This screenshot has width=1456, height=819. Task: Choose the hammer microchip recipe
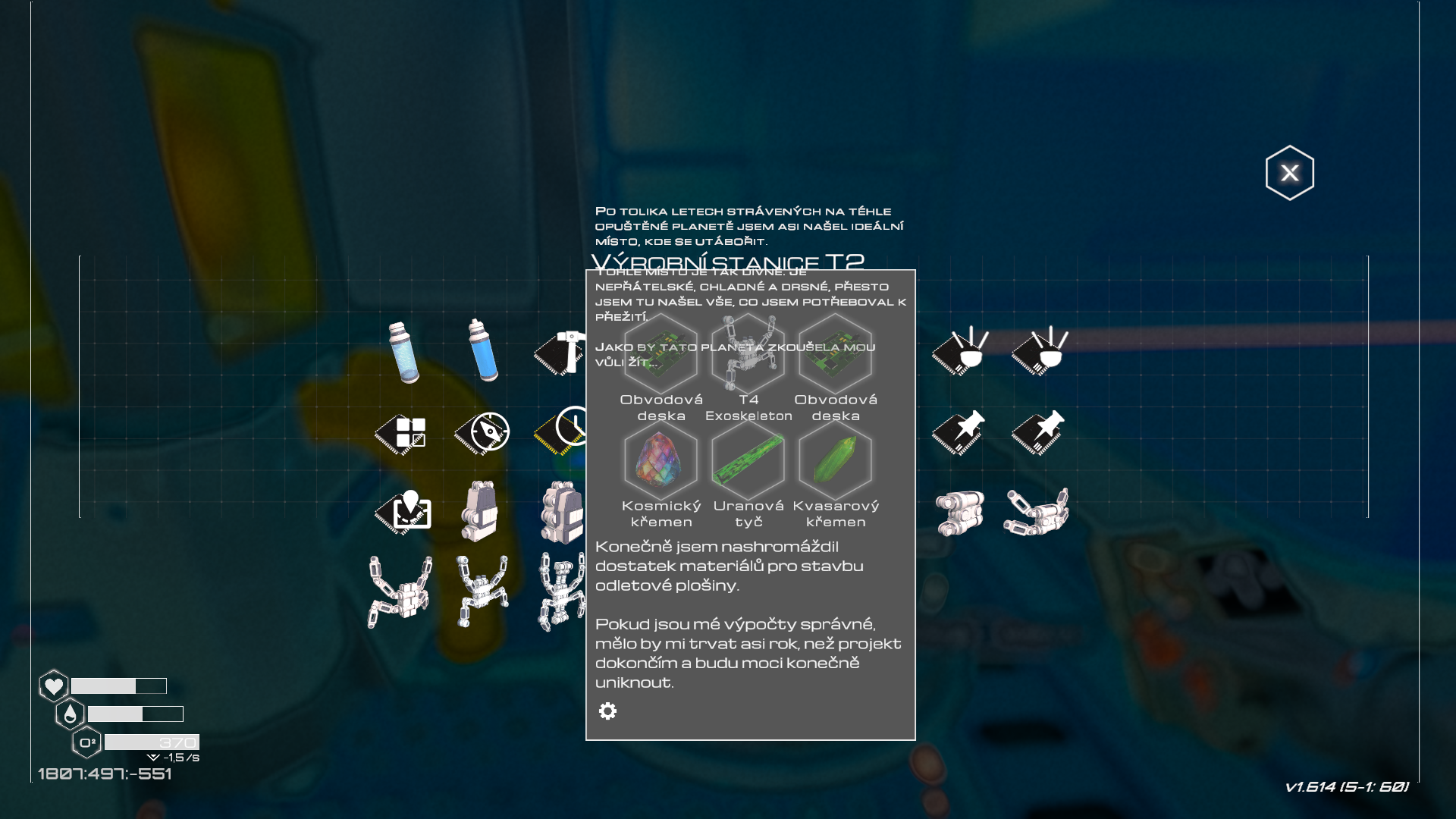click(x=560, y=353)
